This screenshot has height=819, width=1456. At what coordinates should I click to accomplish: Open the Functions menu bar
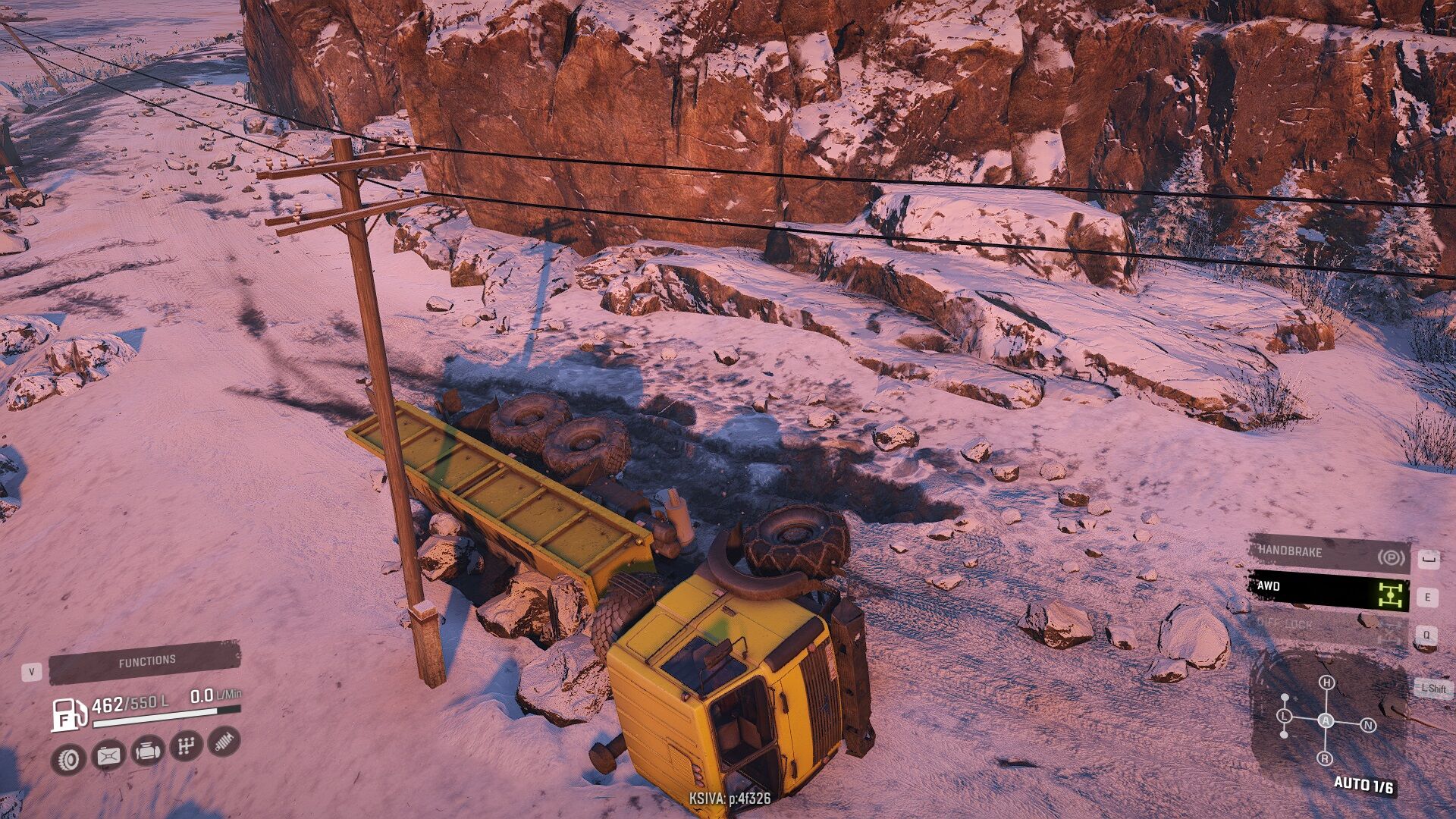(x=145, y=663)
